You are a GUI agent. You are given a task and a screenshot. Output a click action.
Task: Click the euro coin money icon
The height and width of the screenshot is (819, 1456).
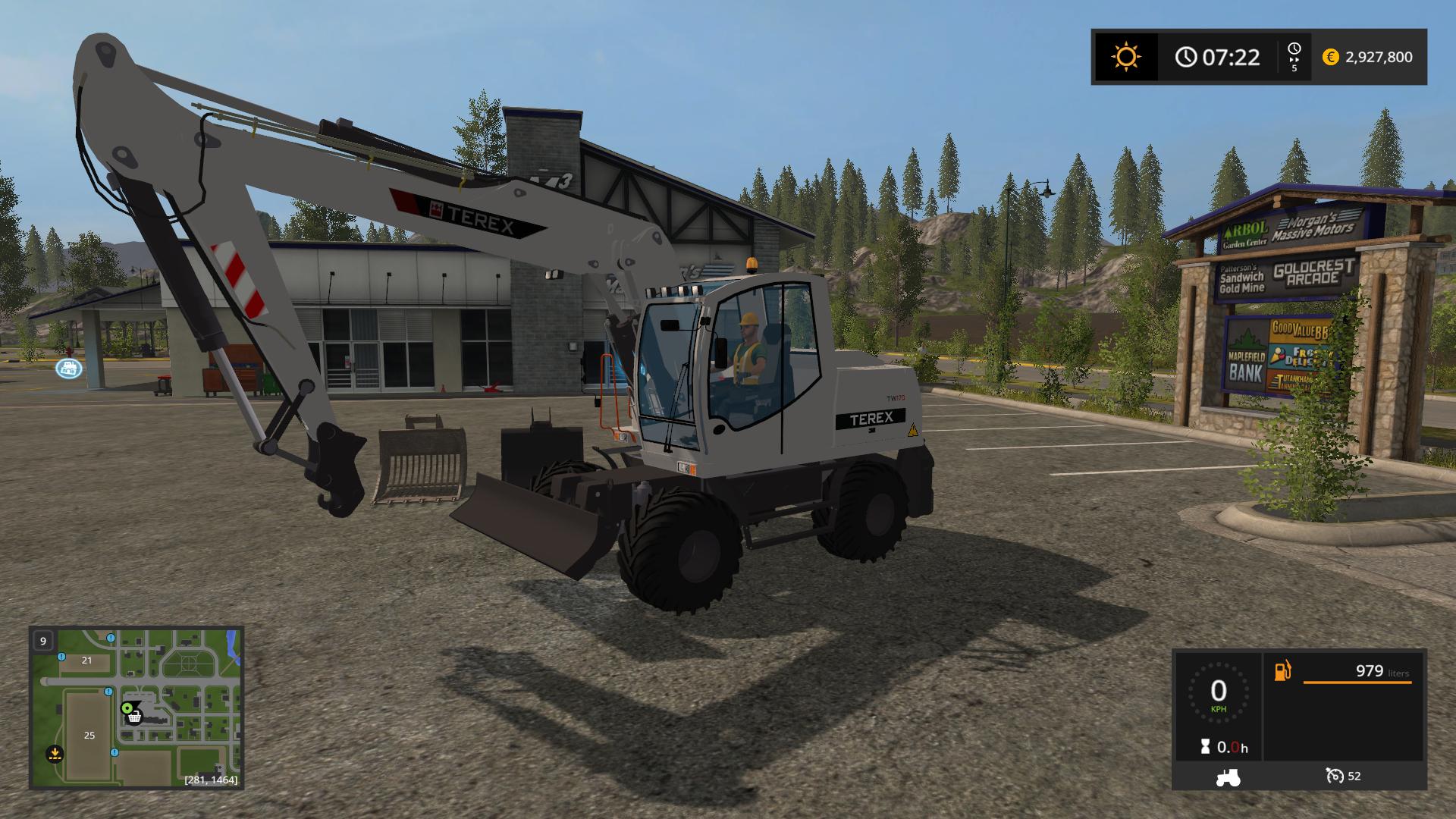(x=1330, y=57)
